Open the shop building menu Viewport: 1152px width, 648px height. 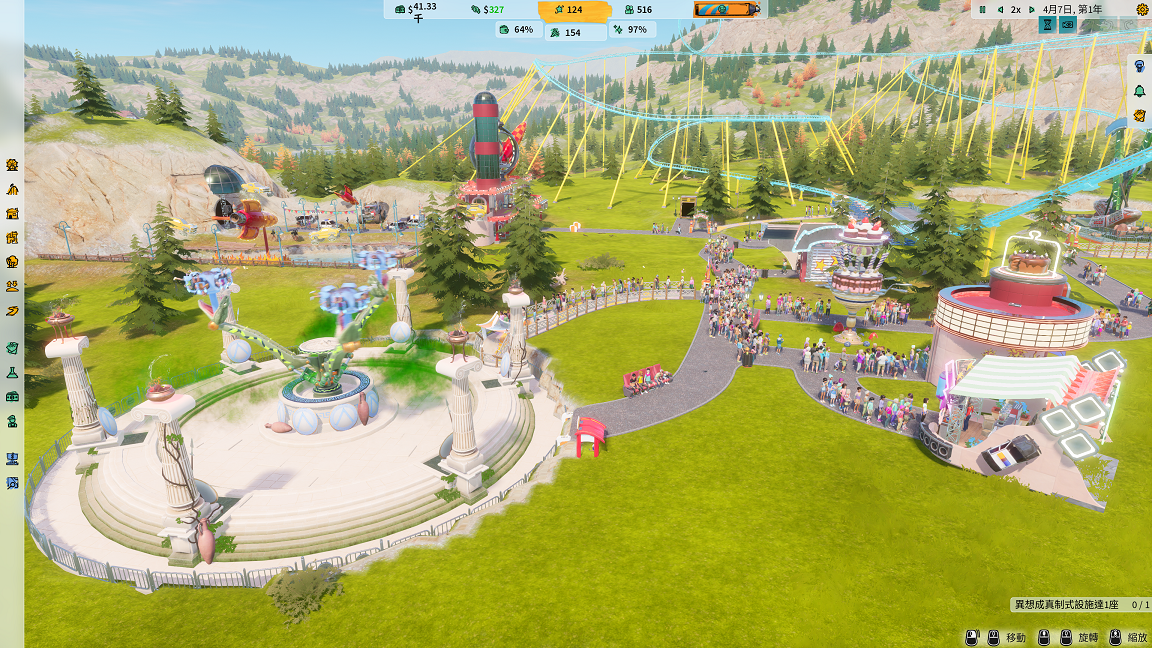coord(12,213)
